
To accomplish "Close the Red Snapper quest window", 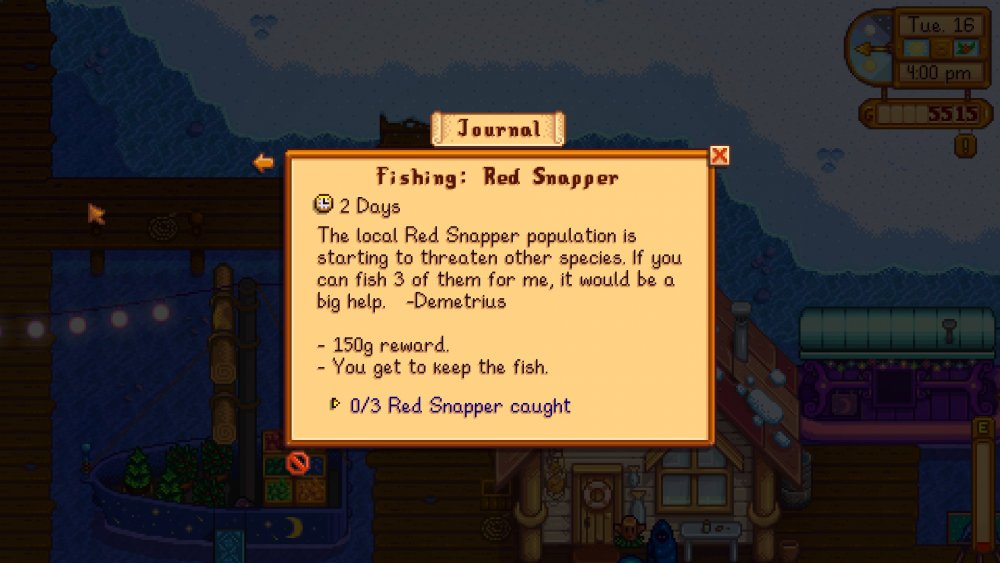I will [718, 155].
